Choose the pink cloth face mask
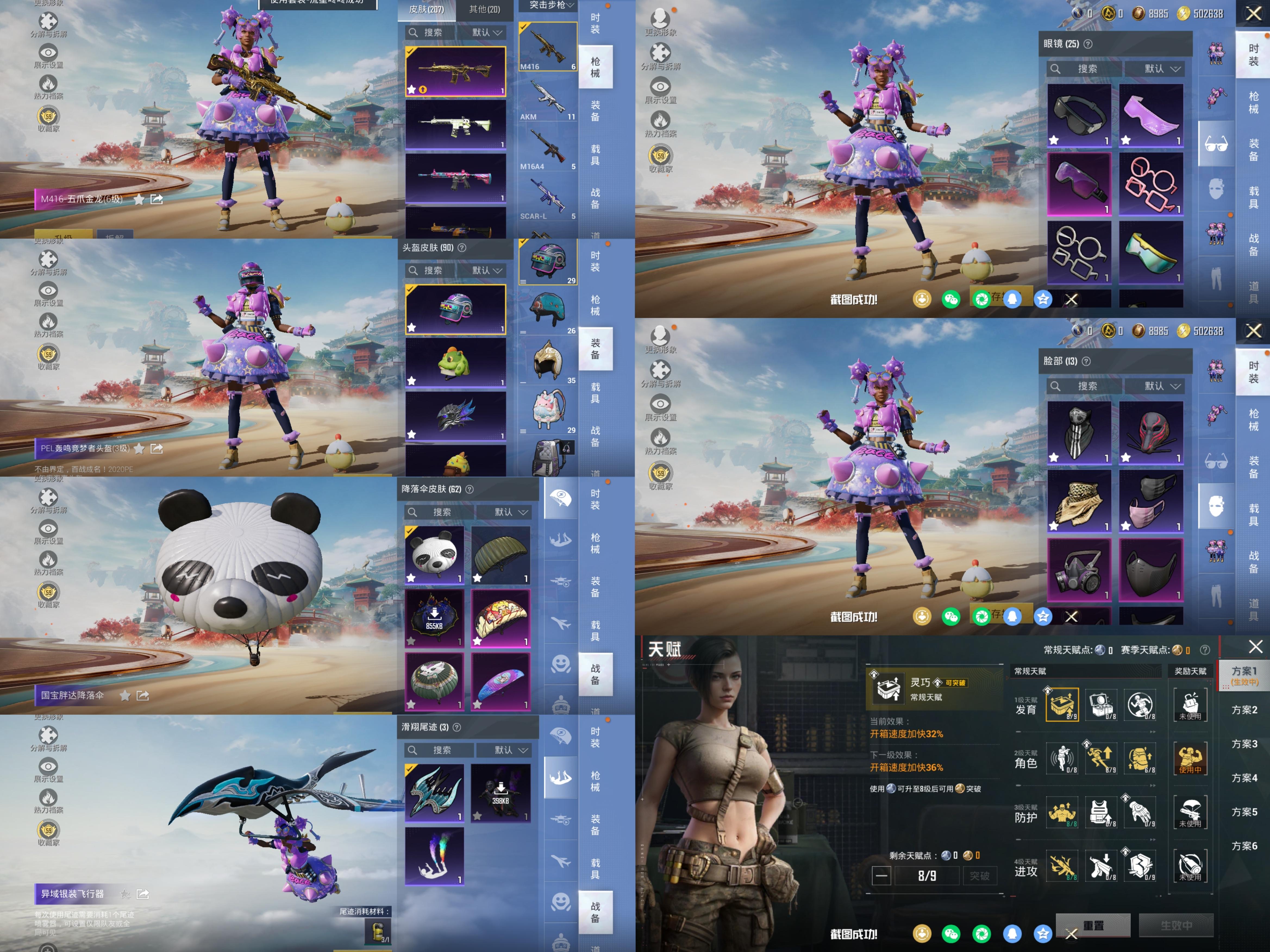Viewport: 1270px width, 952px height. 1150,501
